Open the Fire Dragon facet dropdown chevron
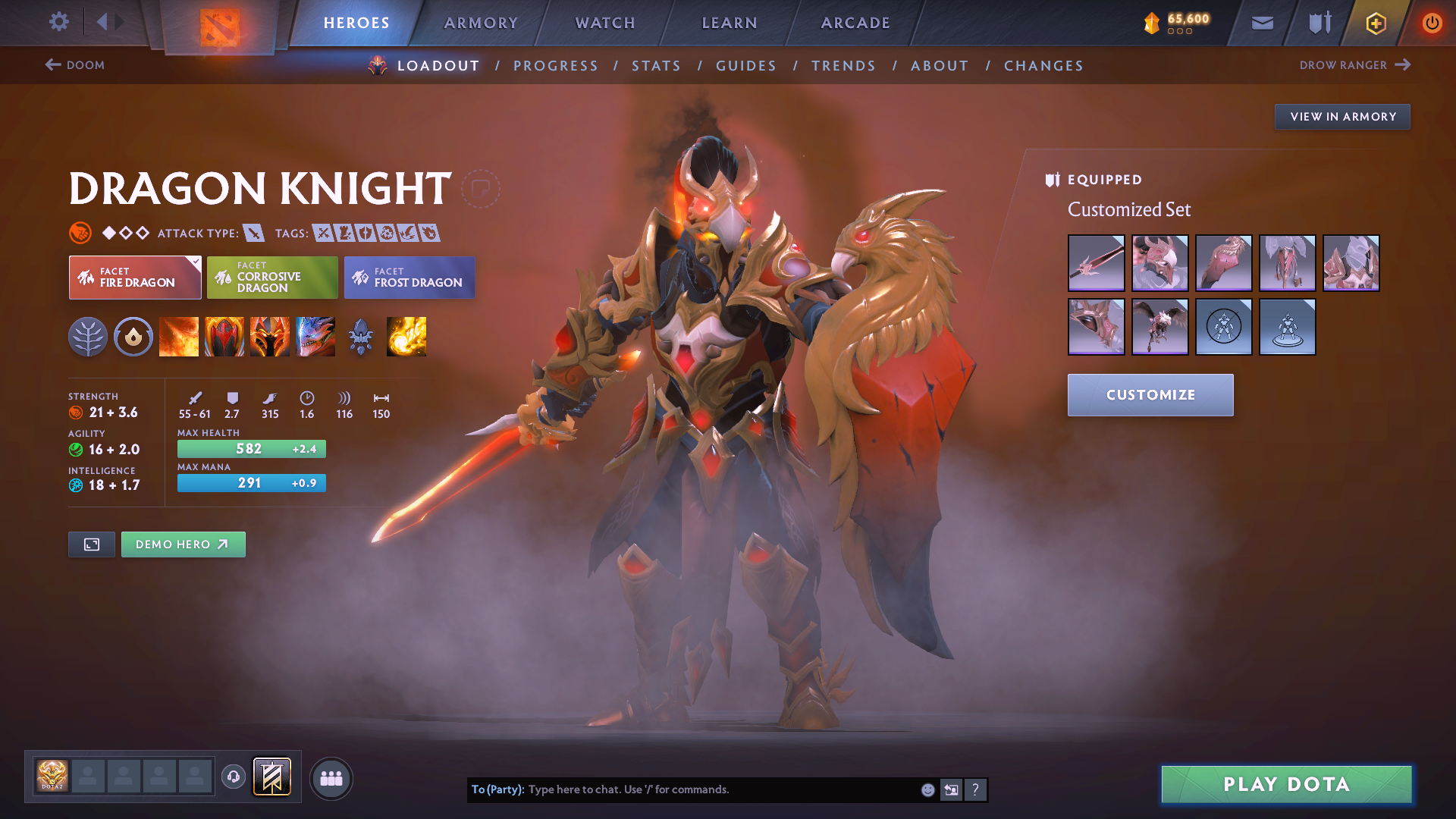 (195, 261)
